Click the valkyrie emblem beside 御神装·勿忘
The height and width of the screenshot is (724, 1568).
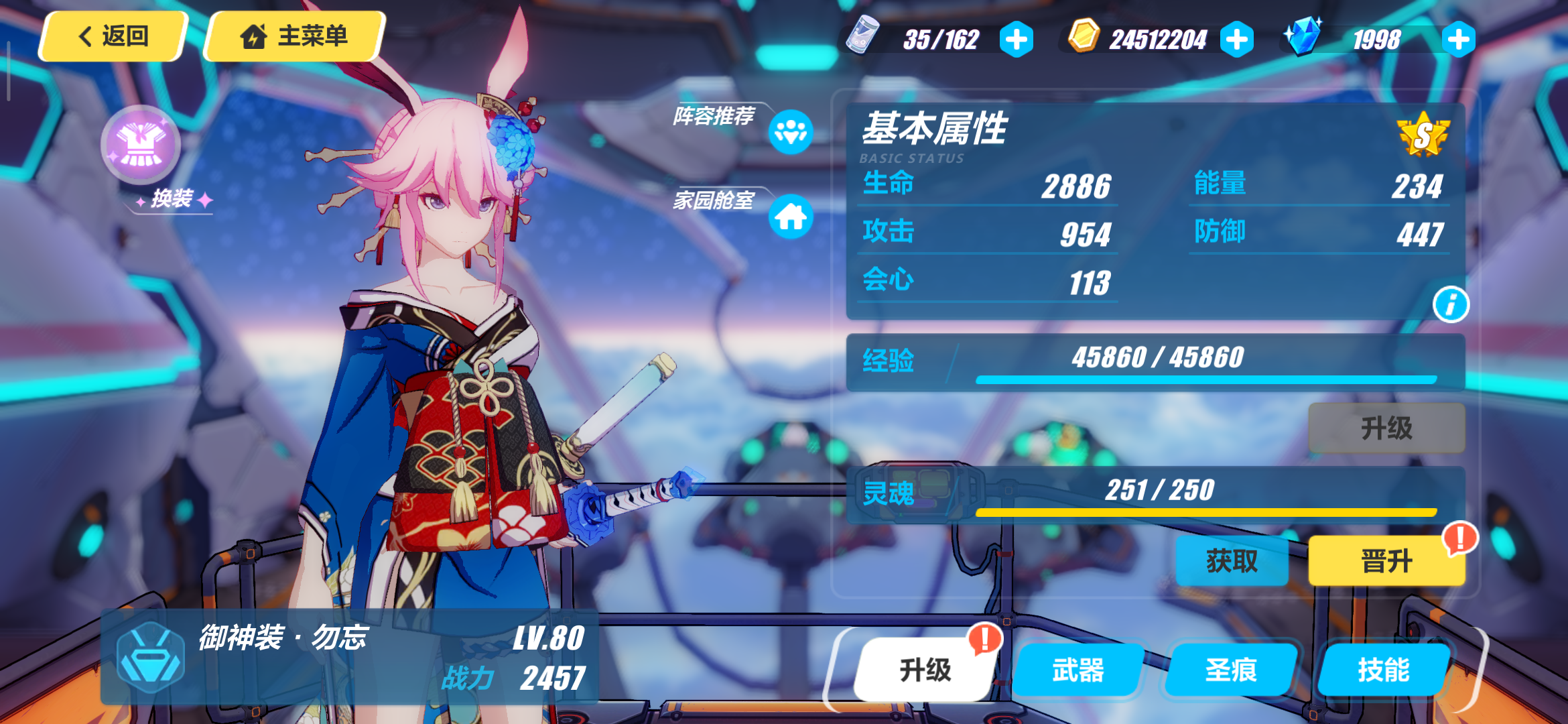[150, 661]
